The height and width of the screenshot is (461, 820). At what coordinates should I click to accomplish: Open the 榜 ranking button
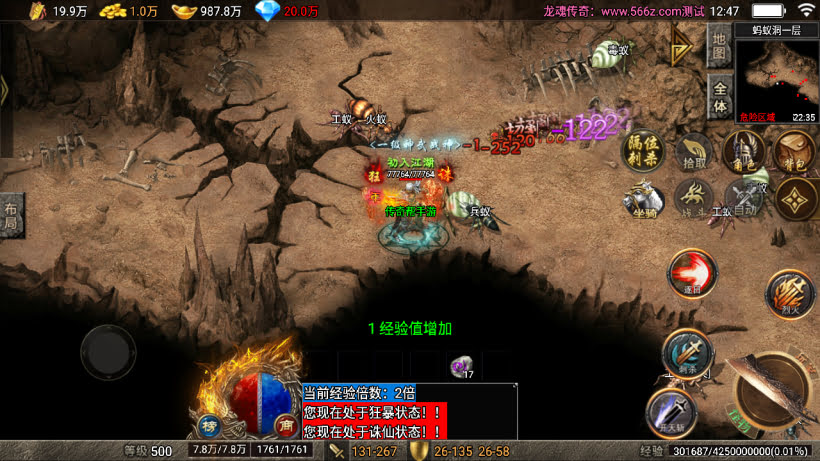click(209, 425)
